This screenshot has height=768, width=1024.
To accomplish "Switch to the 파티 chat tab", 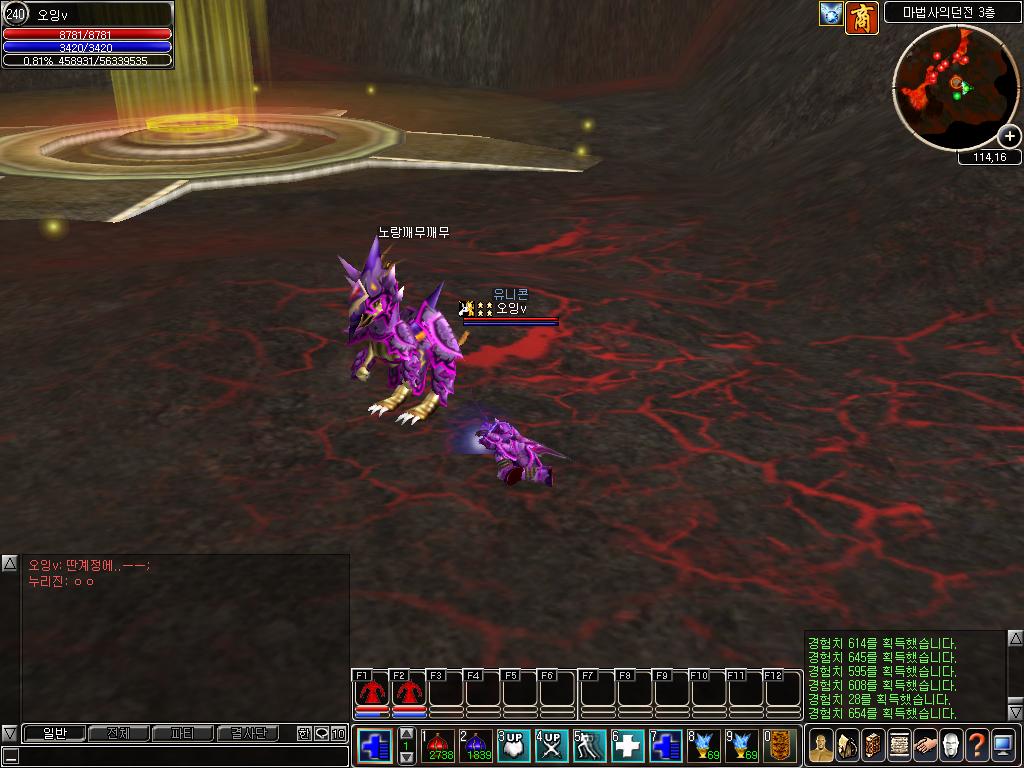I will pos(182,733).
